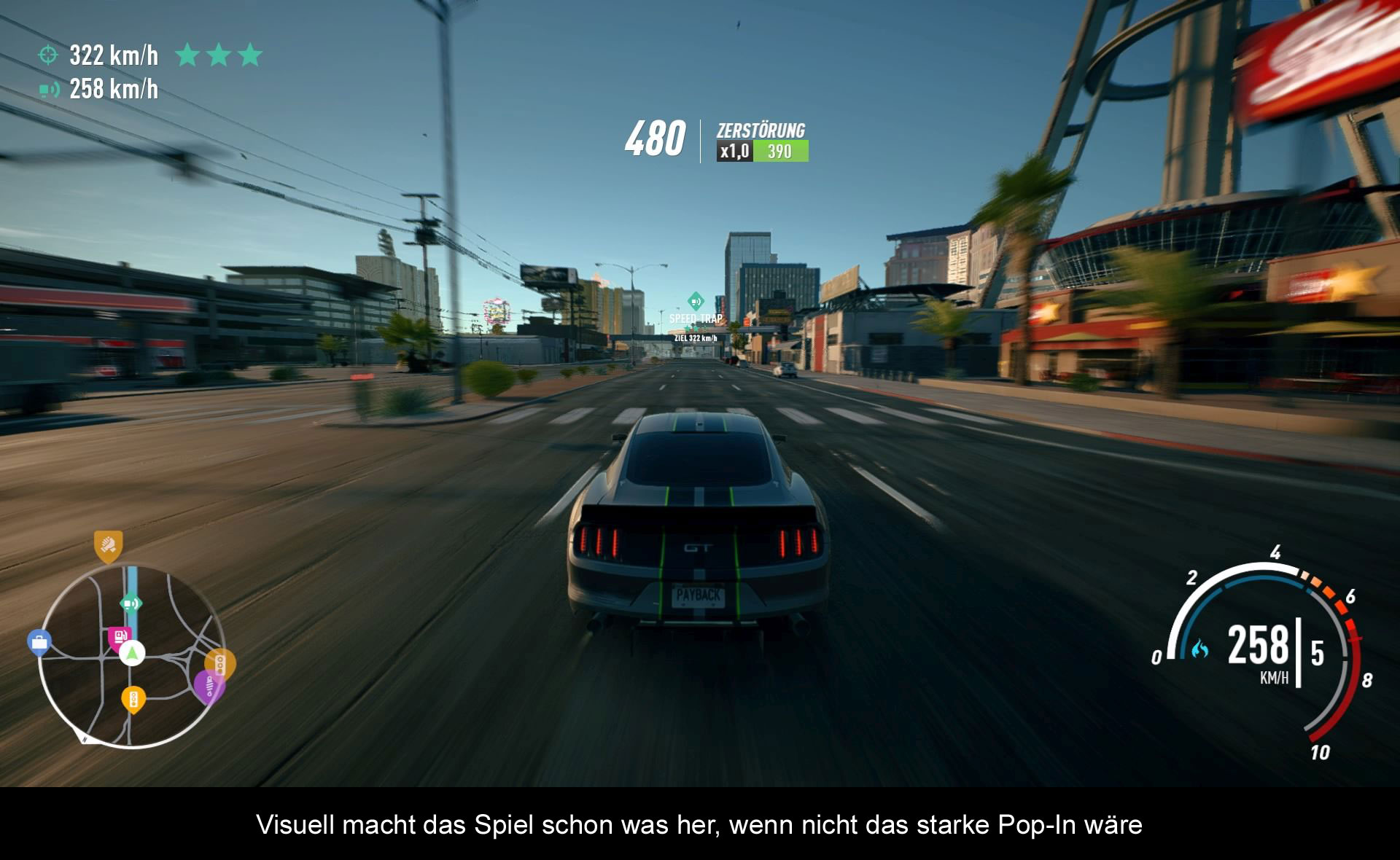Click the north compass tab on minimap rim
Viewport: 1400px width, 860px height.
(x=85, y=738)
